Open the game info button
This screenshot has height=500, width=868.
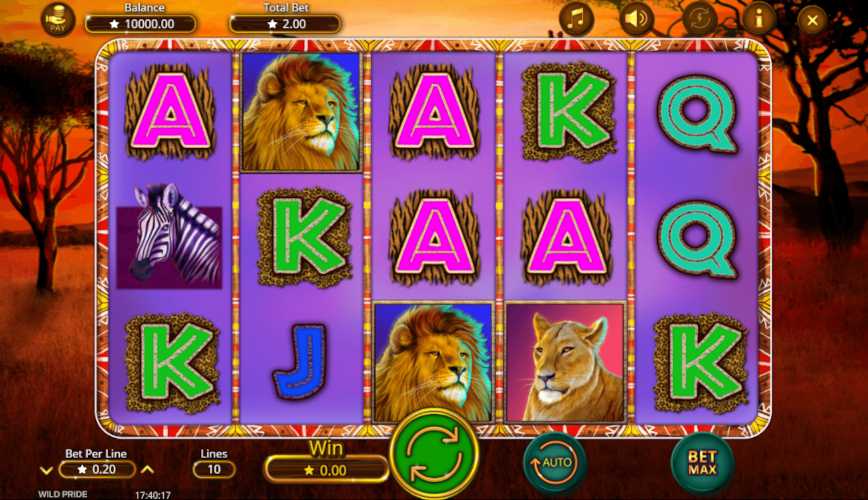pyautogui.click(x=759, y=18)
